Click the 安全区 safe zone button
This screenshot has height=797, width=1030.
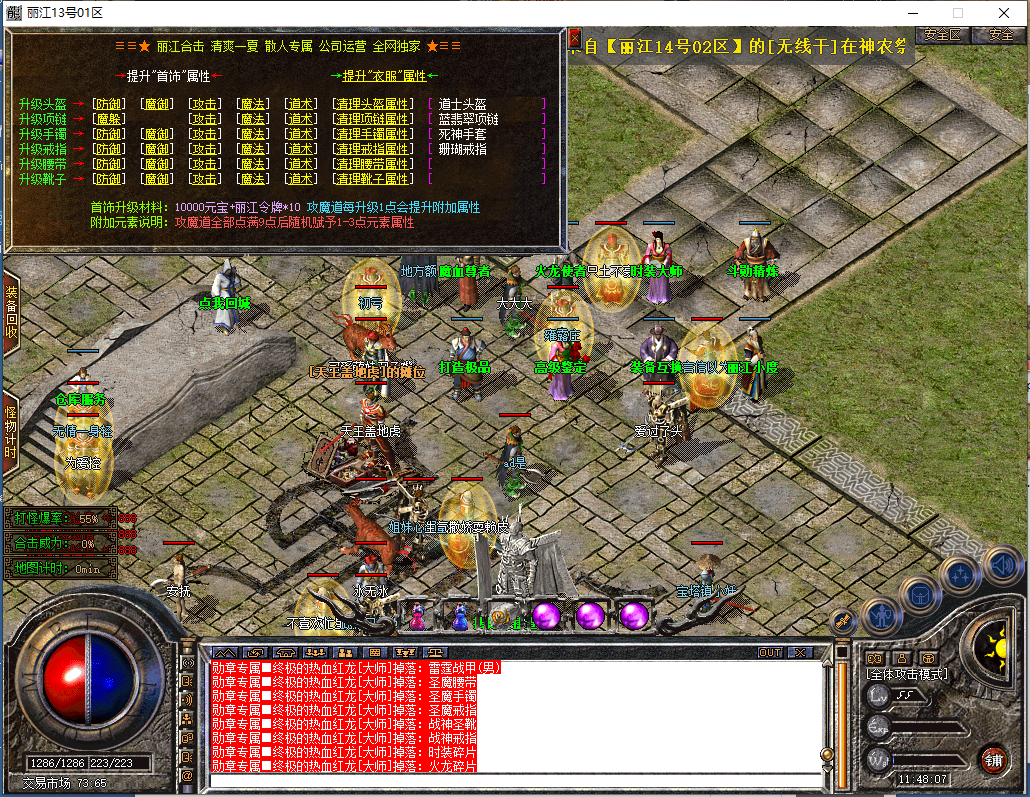coord(941,34)
